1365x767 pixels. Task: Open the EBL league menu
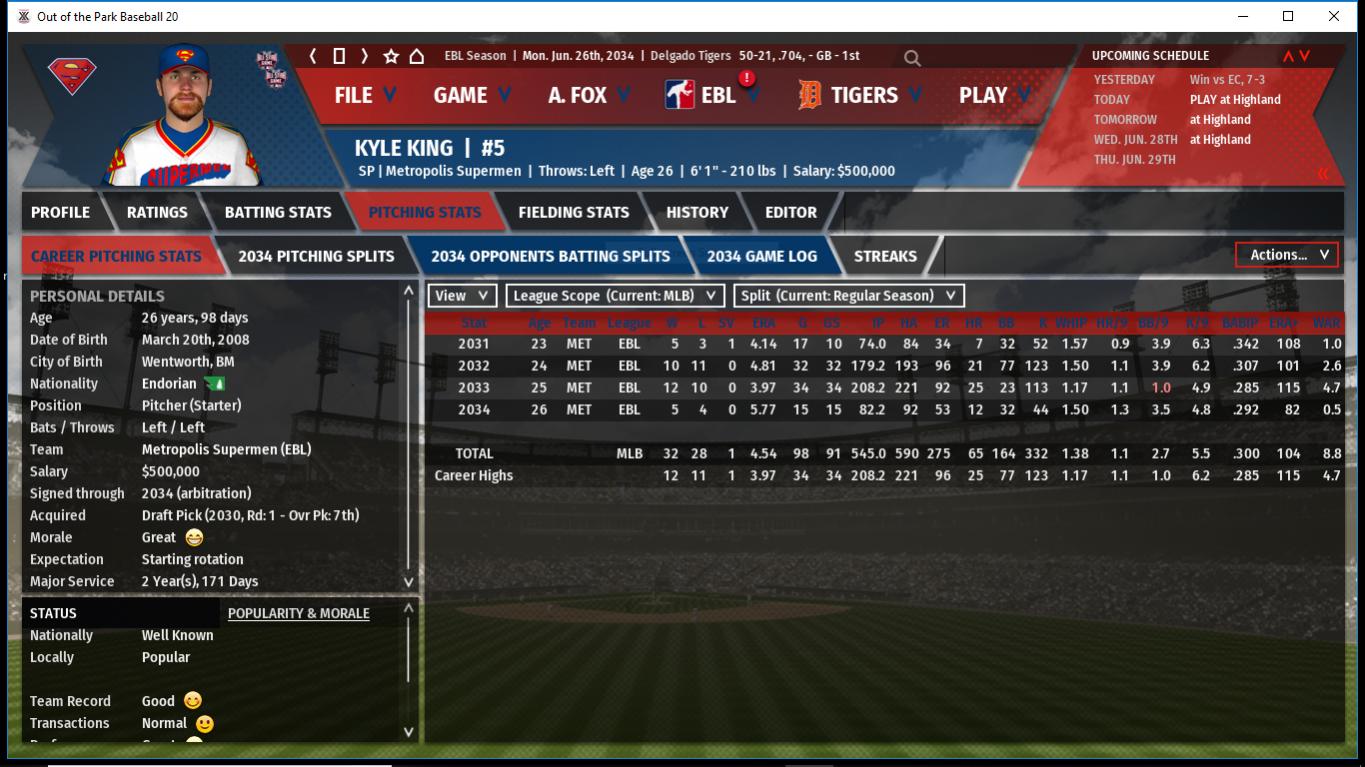click(713, 95)
